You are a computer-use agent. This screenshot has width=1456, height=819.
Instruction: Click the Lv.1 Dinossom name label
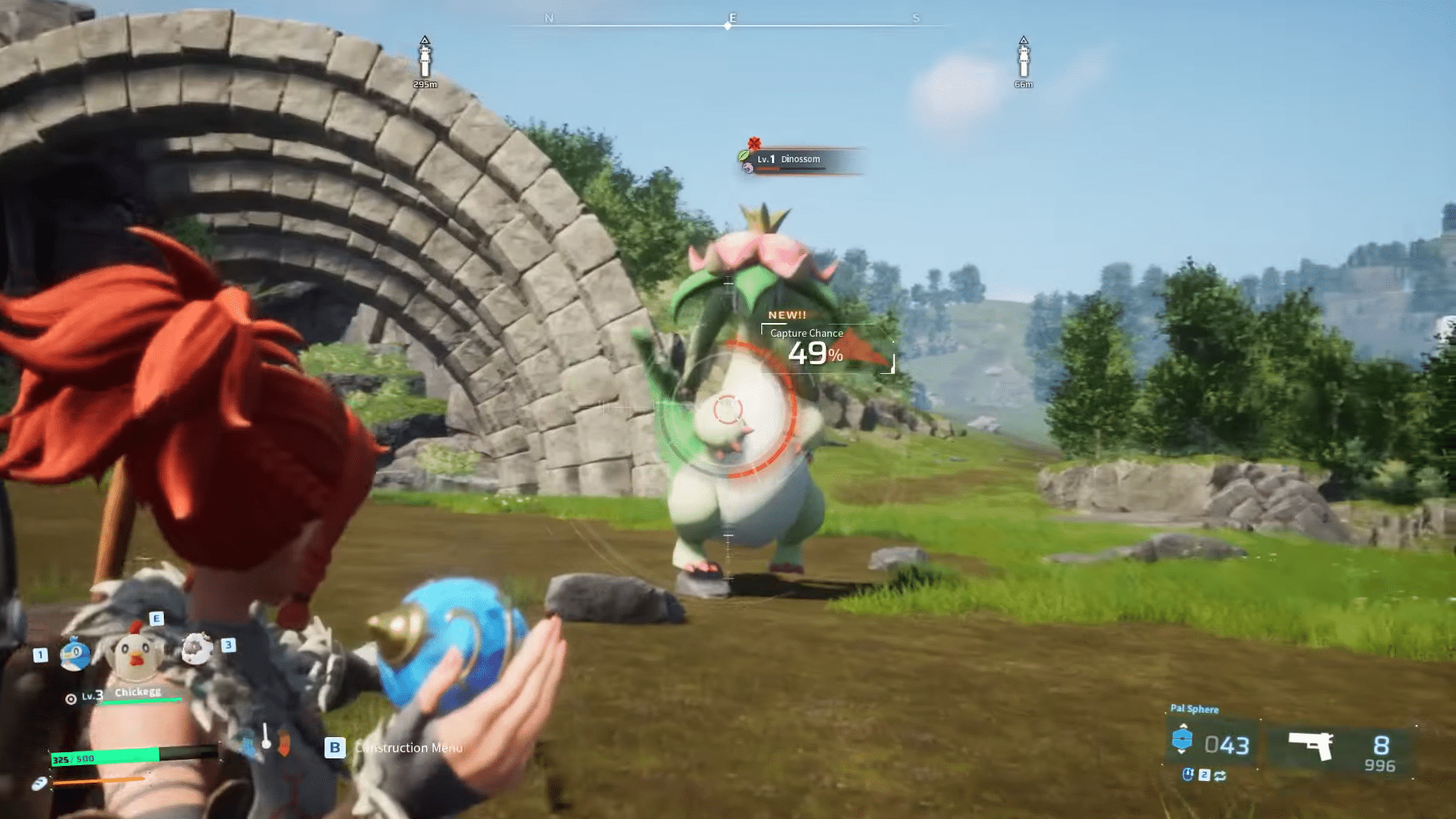pyautogui.click(x=787, y=159)
